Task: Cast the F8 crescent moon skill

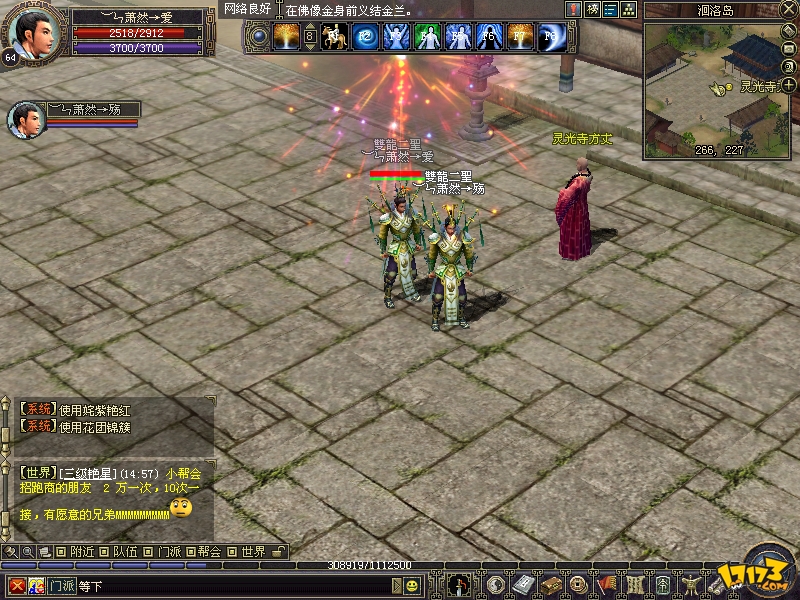Action: point(551,37)
